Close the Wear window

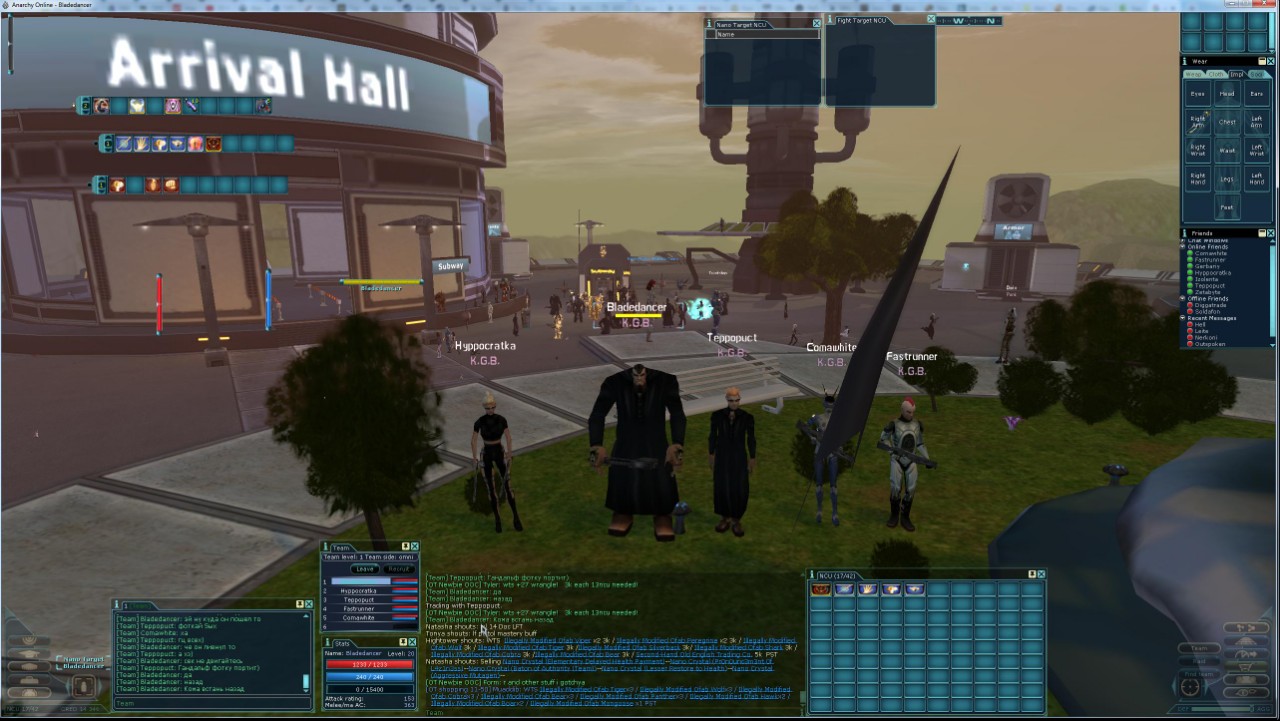click(x=1271, y=61)
